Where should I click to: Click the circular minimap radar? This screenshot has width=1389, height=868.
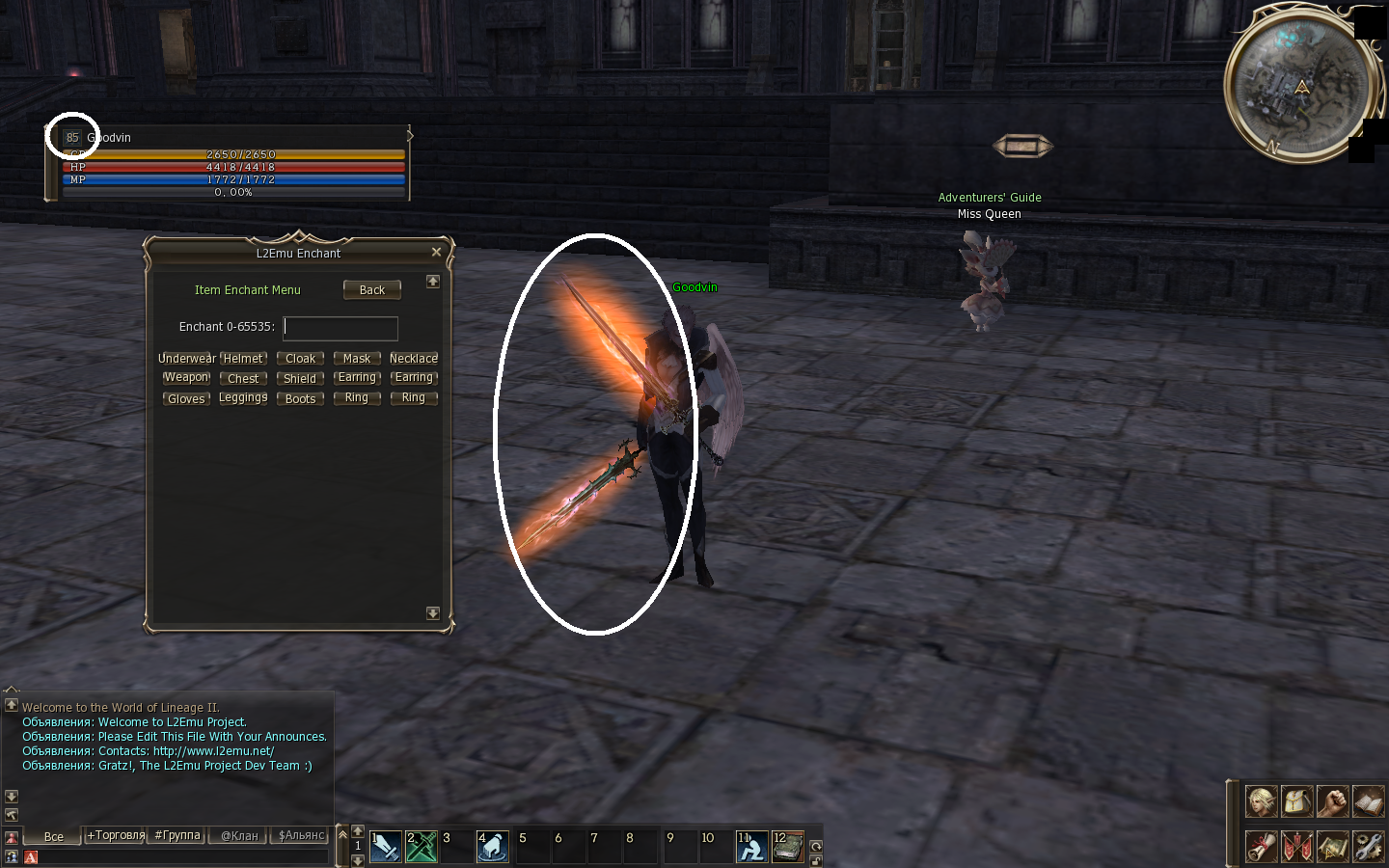(1298, 85)
